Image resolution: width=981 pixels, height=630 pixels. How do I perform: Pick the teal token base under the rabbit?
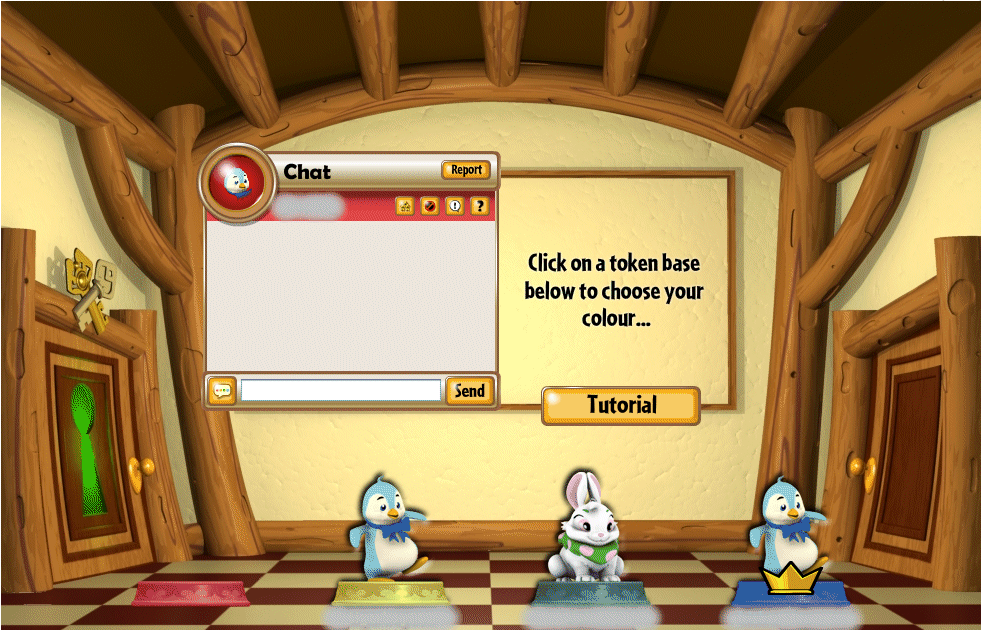(588, 594)
